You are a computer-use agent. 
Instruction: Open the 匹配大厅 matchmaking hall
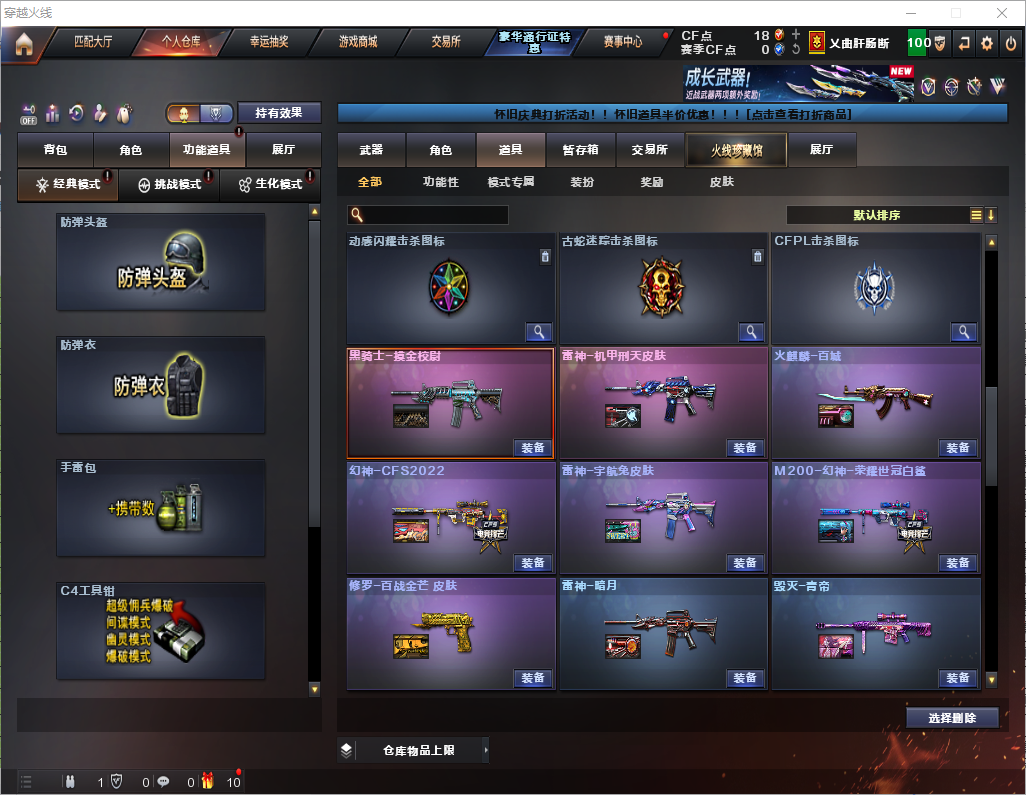pyautogui.click(x=93, y=42)
